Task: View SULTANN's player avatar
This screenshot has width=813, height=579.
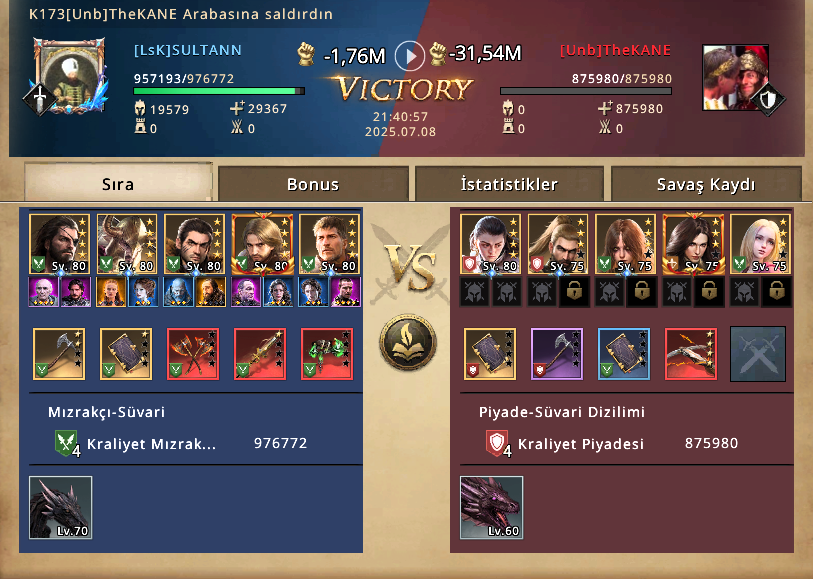Action: coord(68,75)
